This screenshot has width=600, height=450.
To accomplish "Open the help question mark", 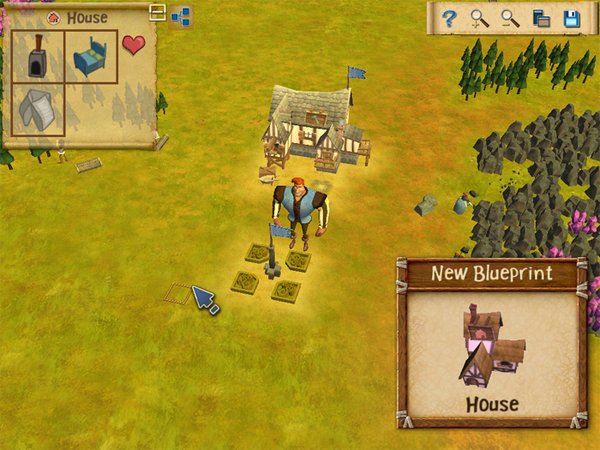I will [450, 18].
